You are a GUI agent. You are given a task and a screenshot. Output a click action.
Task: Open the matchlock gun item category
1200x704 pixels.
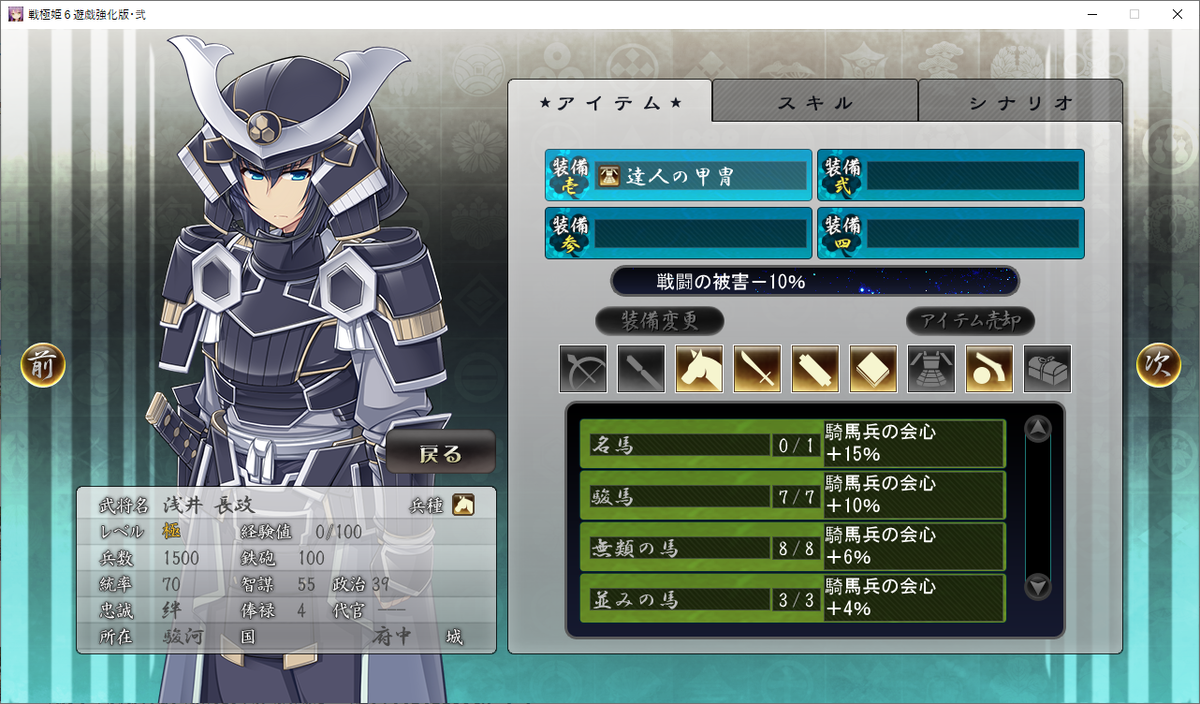989,369
